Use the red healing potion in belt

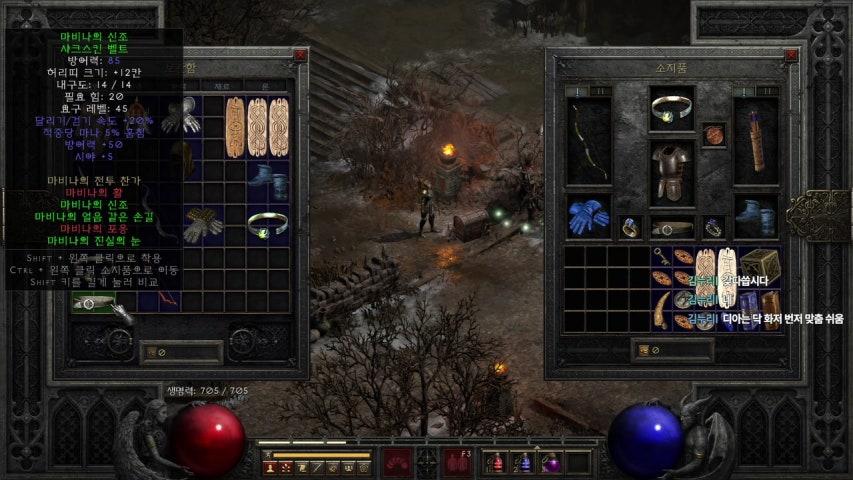(x=497, y=462)
